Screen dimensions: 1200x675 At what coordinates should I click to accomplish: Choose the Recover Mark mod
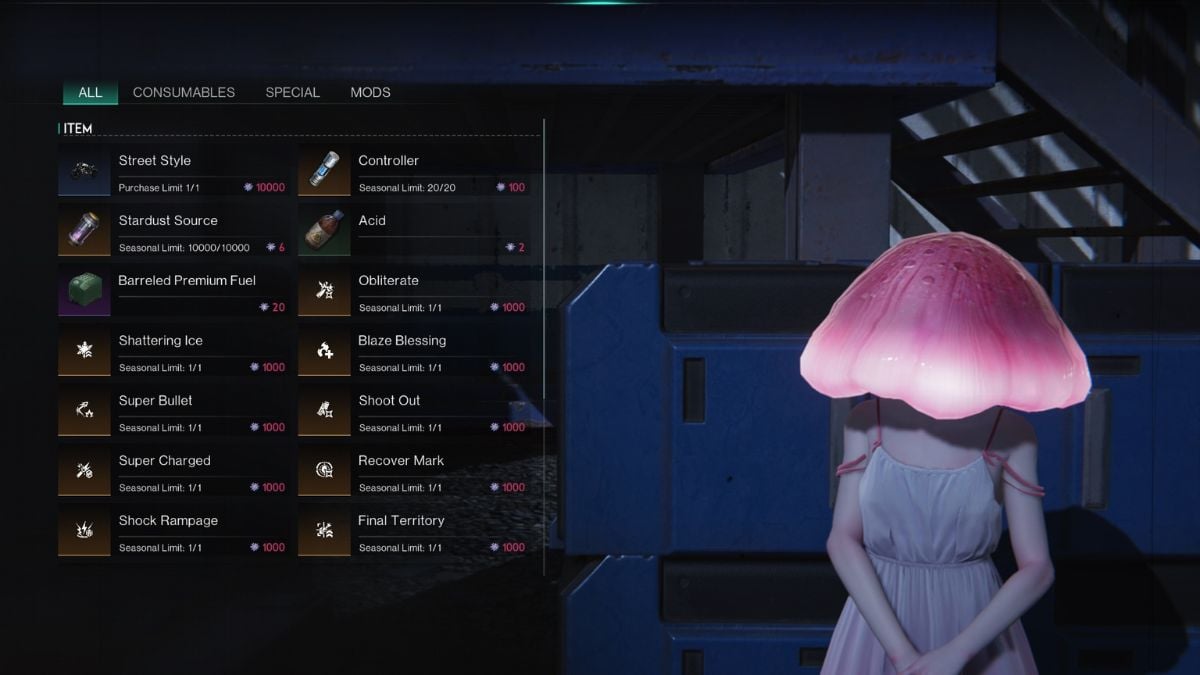tap(413, 471)
